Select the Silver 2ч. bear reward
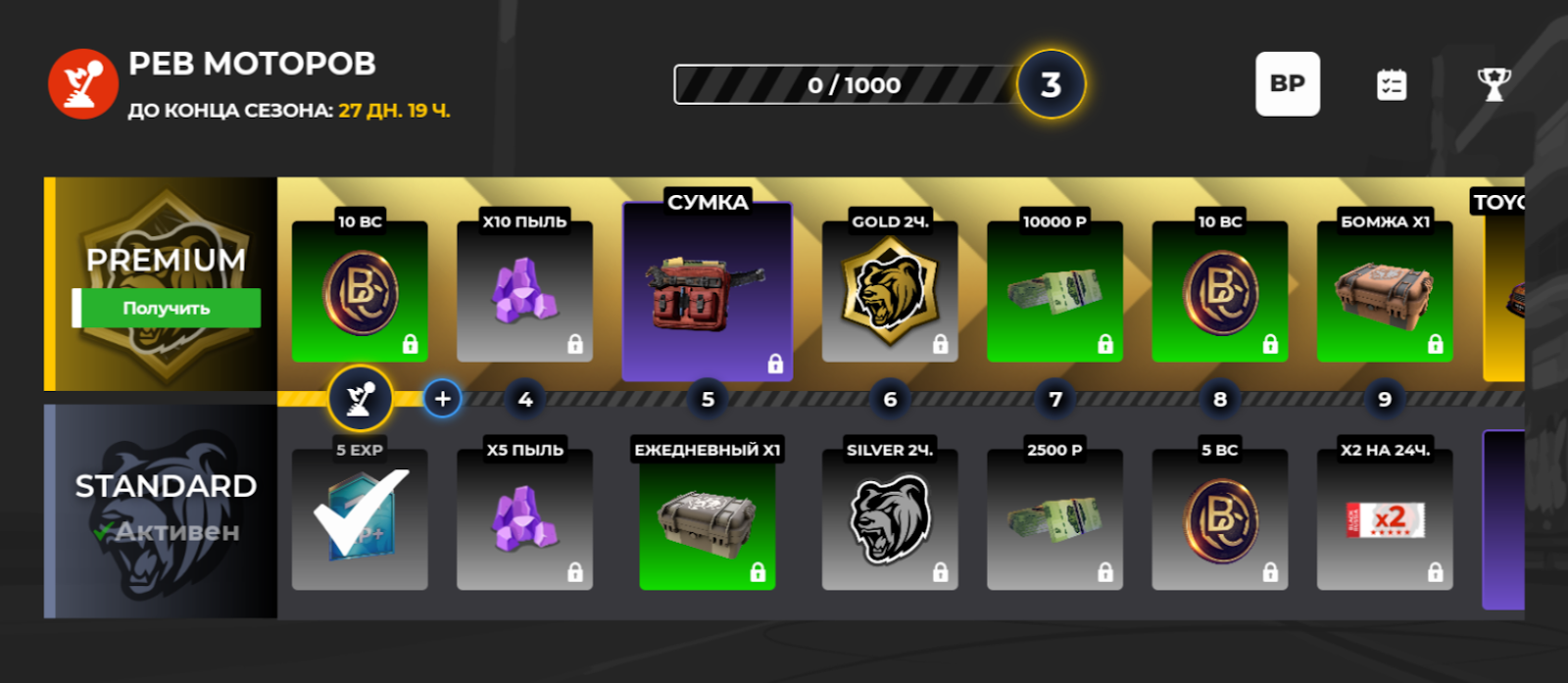 [x=890, y=519]
